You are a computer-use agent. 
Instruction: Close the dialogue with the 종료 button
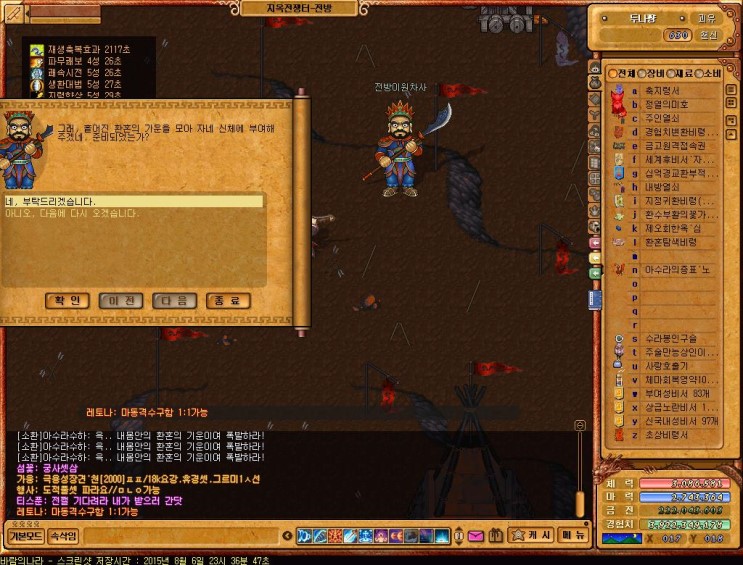tap(227, 301)
